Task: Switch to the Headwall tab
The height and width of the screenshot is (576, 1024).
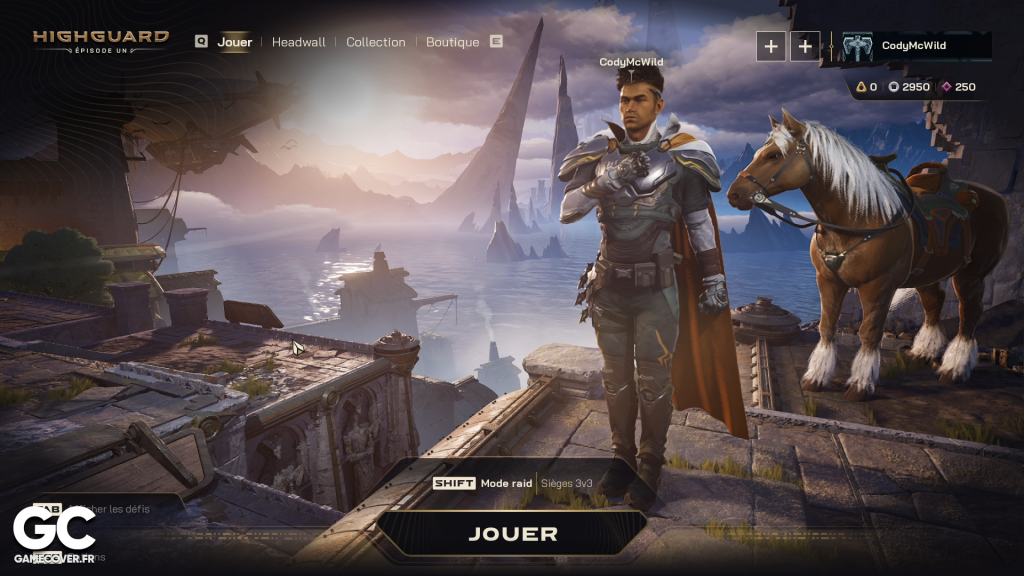Action: click(x=298, y=42)
